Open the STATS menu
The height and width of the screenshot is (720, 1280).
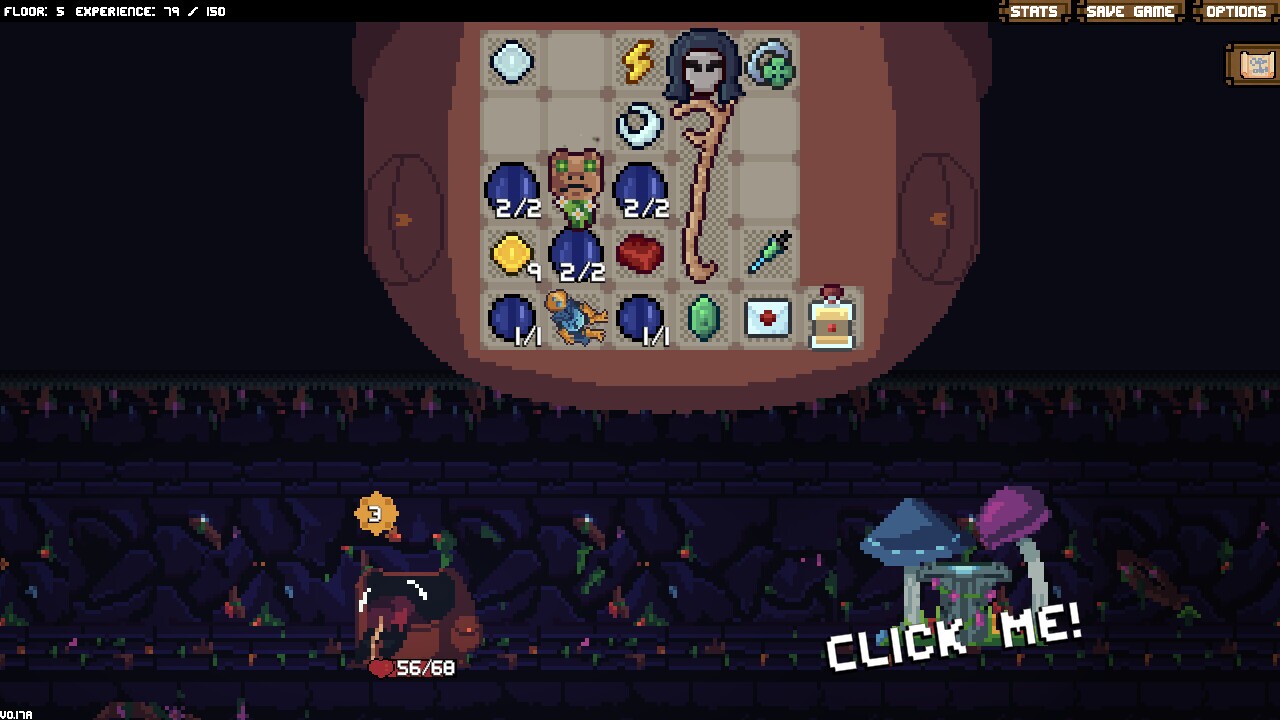pos(1032,11)
